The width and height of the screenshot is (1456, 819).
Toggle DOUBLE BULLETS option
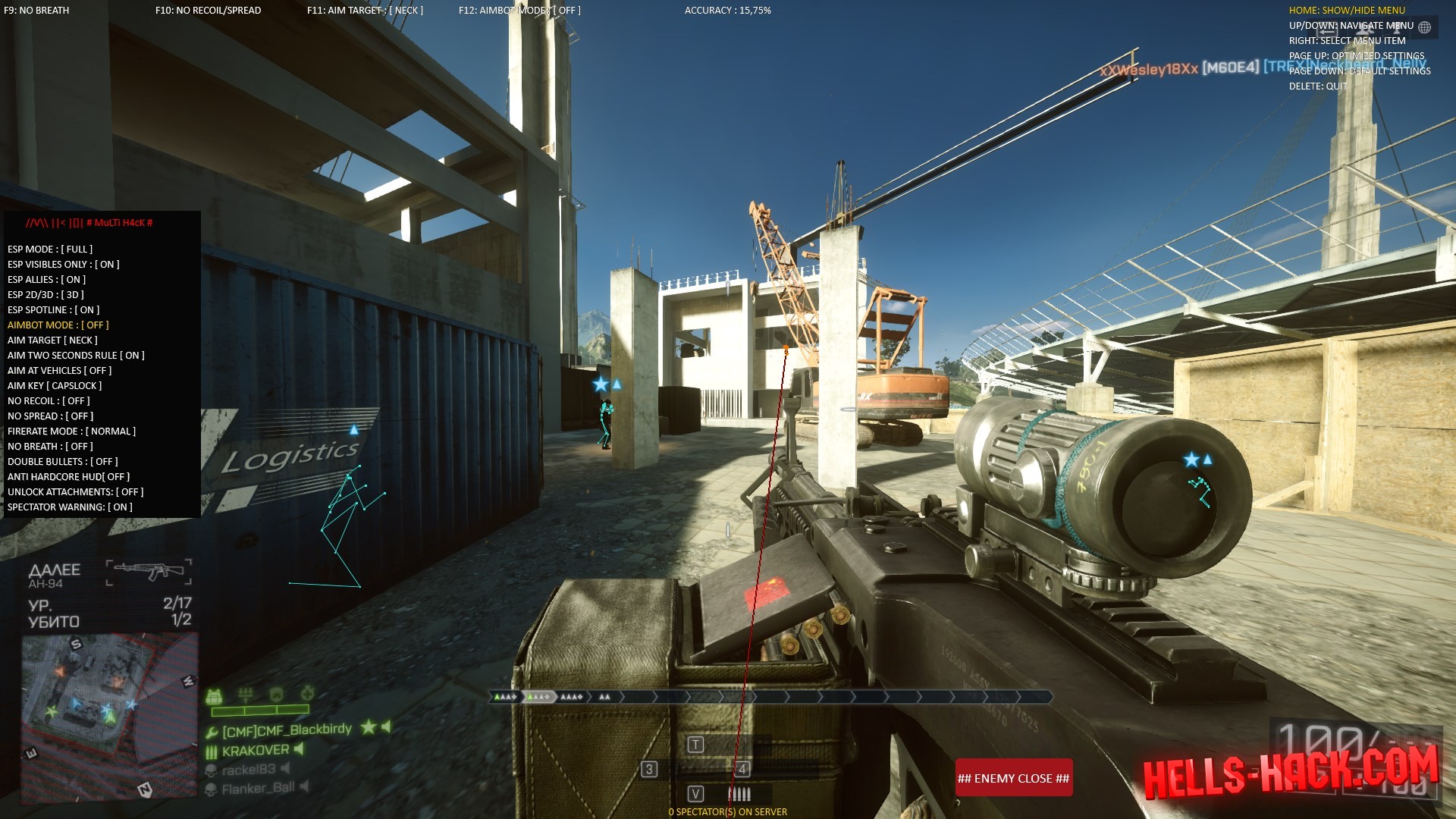(63, 461)
